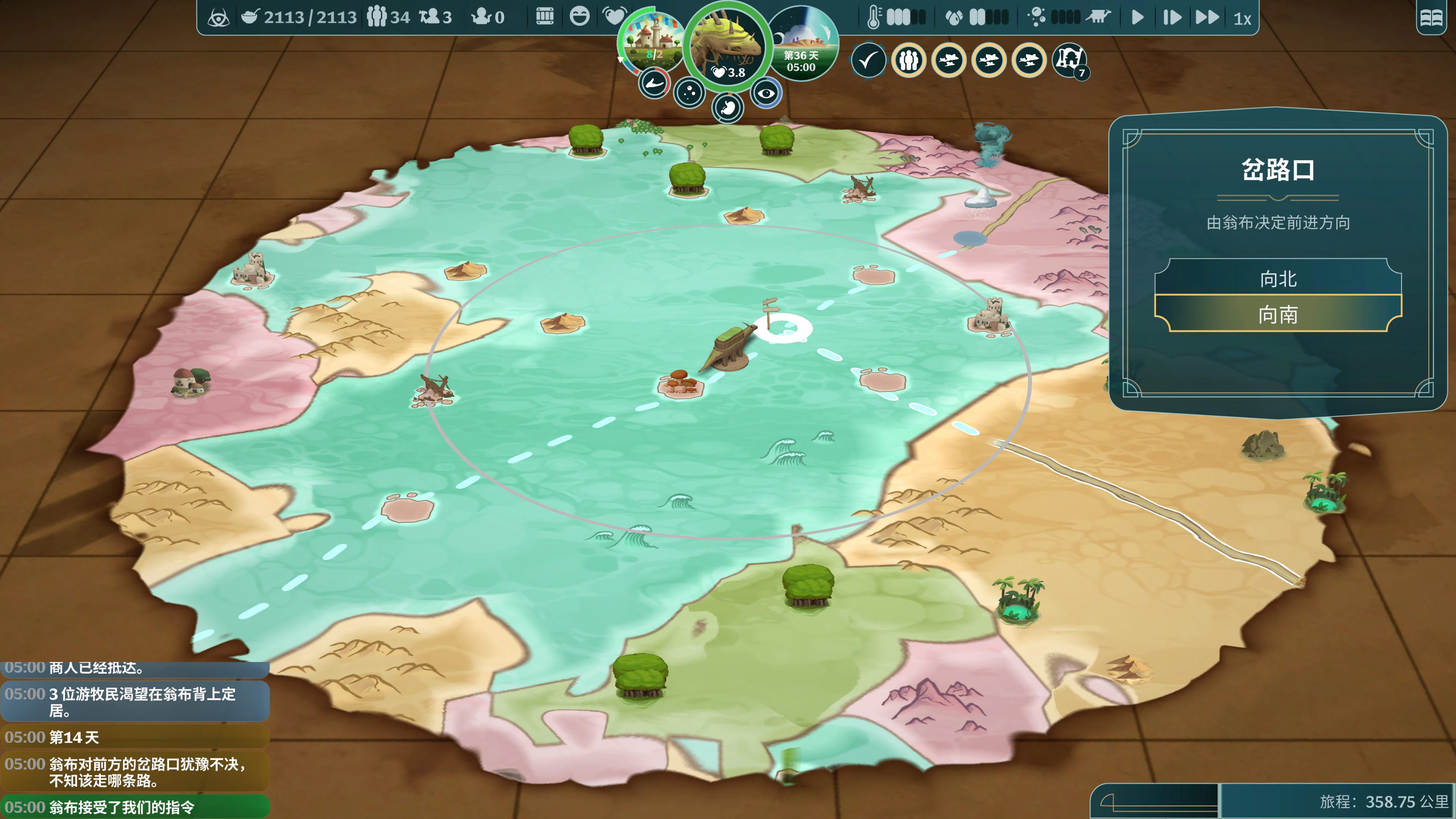The width and height of the screenshot is (1456, 819).
Task: Click the happiness smiley face icon
Action: point(580,16)
